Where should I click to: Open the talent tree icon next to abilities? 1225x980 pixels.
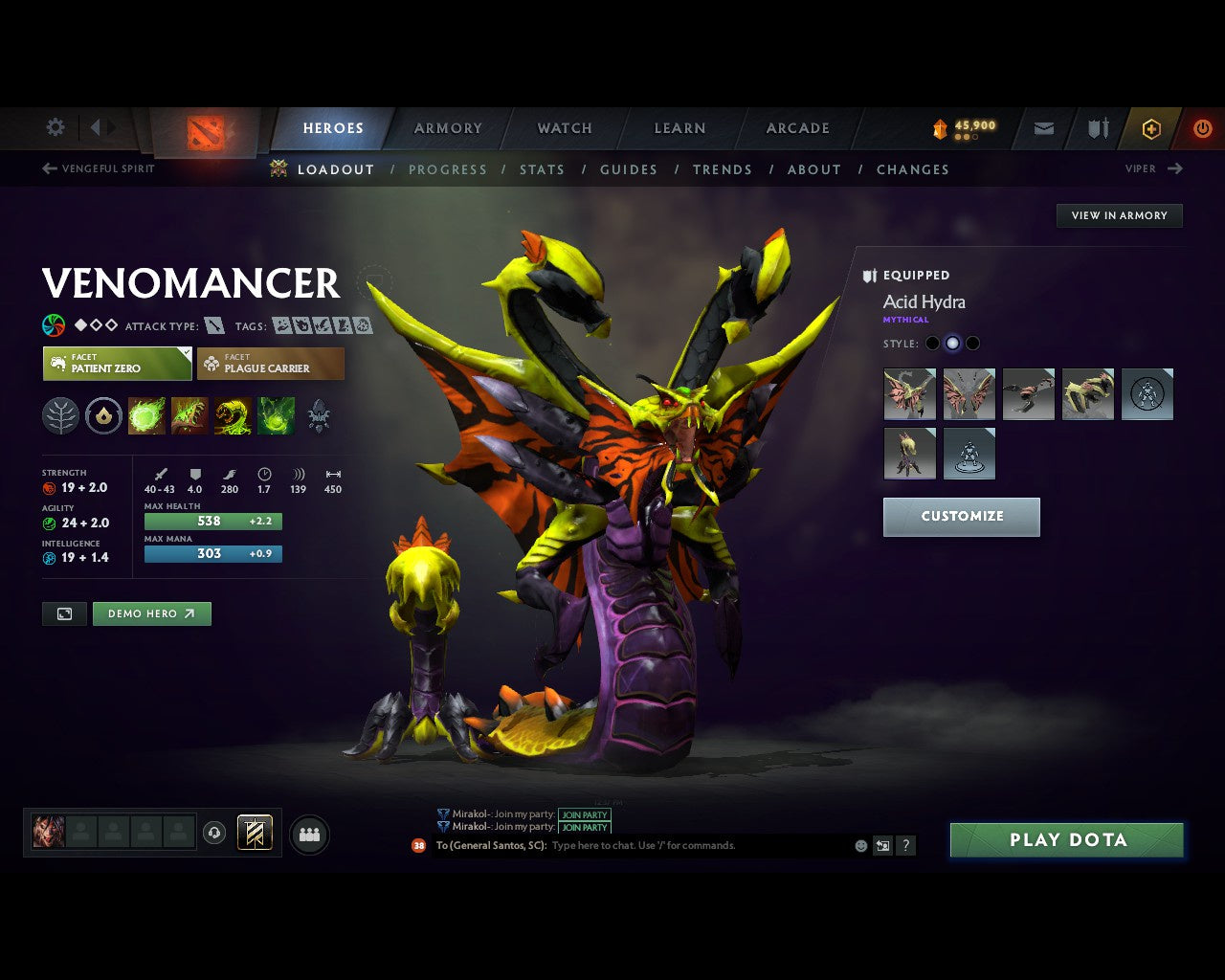[x=60, y=415]
